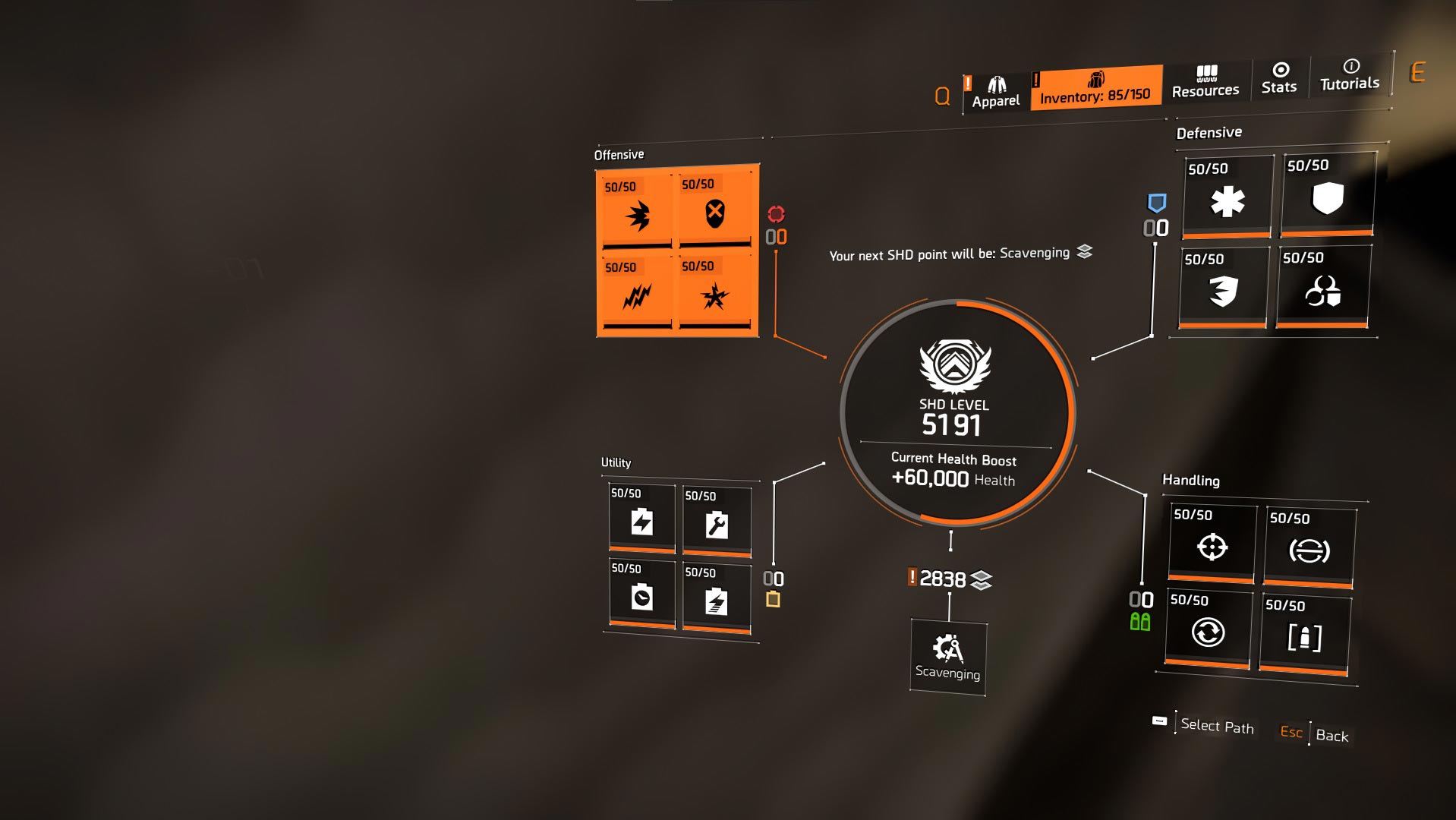Select the Offensive burst damage tile

[x=637, y=213]
